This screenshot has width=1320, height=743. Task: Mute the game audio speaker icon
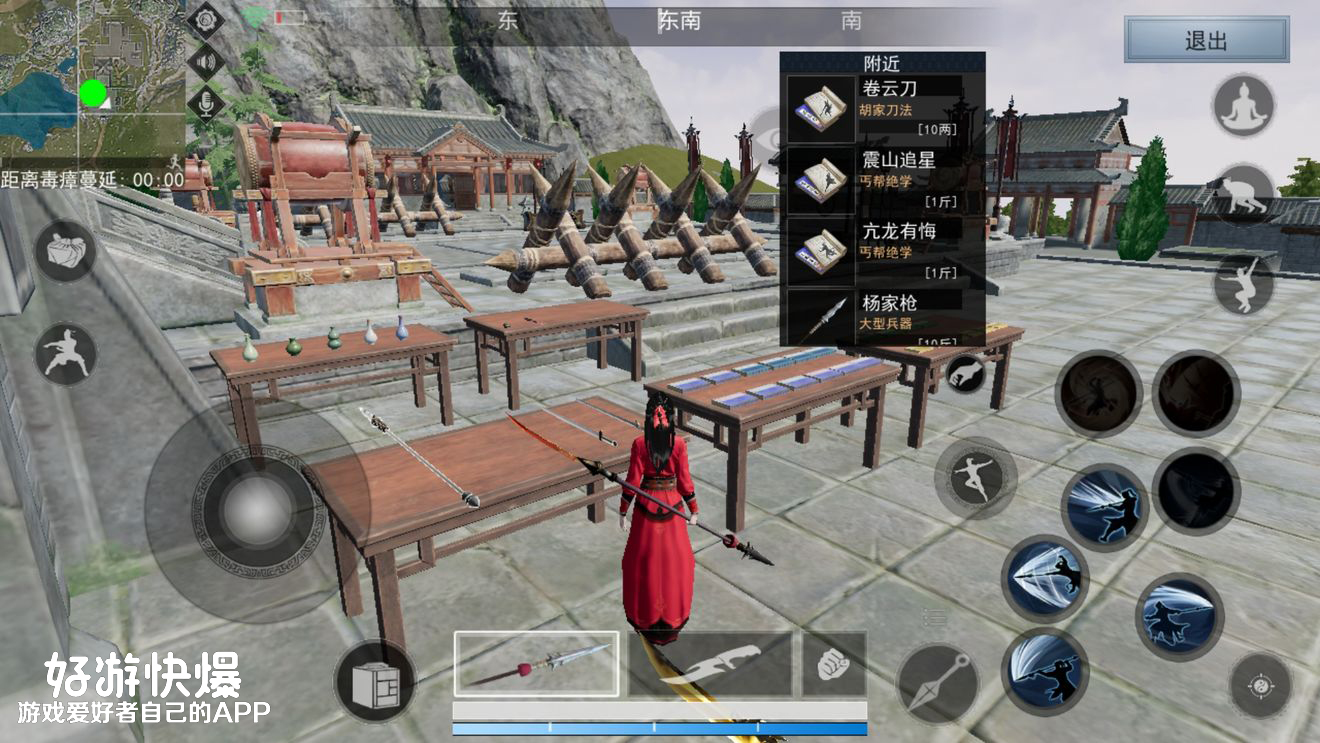[207, 63]
